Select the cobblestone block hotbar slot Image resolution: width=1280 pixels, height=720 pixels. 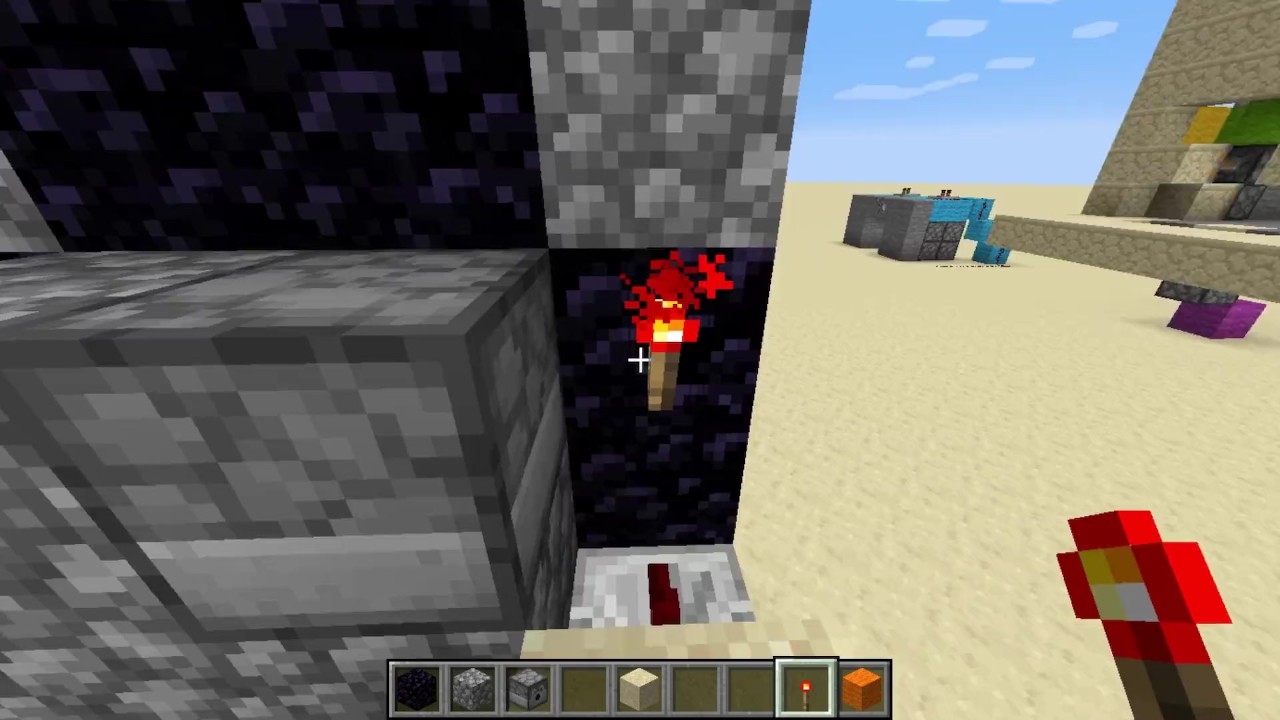[x=472, y=689]
